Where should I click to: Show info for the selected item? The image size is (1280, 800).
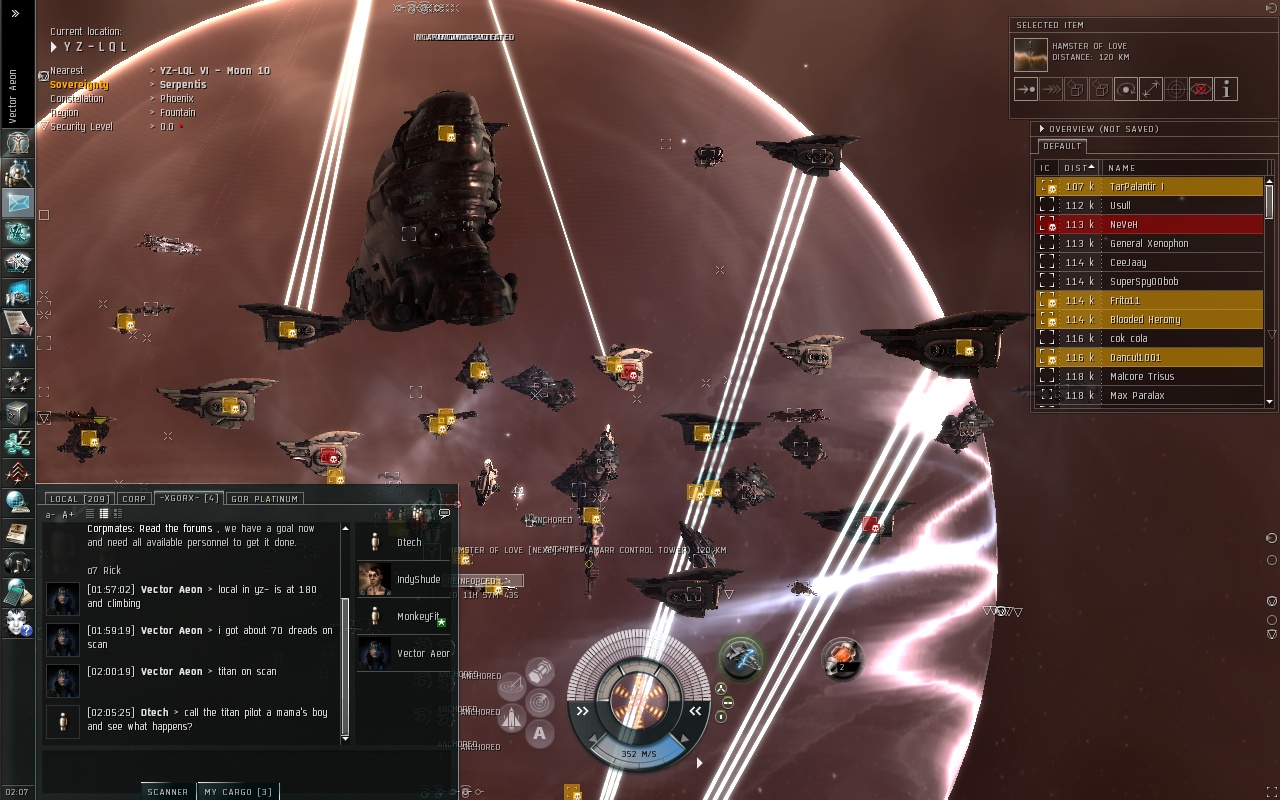click(1226, 89)
